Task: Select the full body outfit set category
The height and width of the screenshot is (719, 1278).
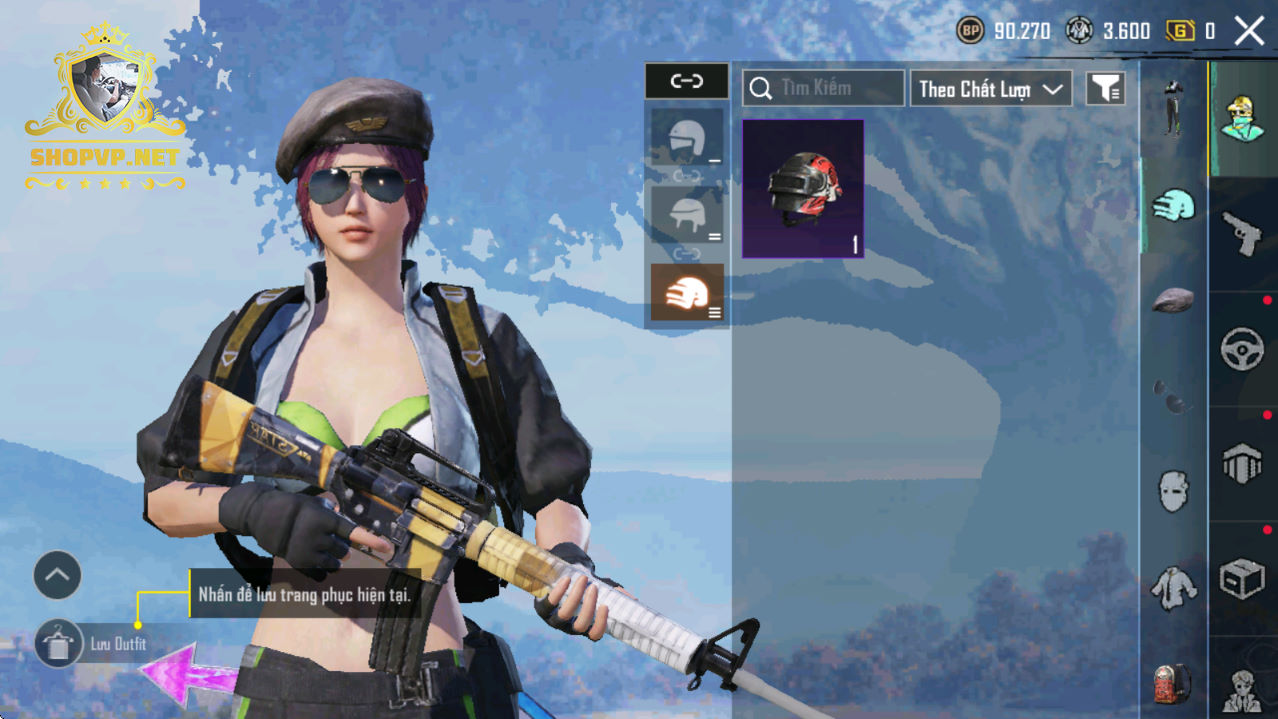Action: coord(1173,108)
